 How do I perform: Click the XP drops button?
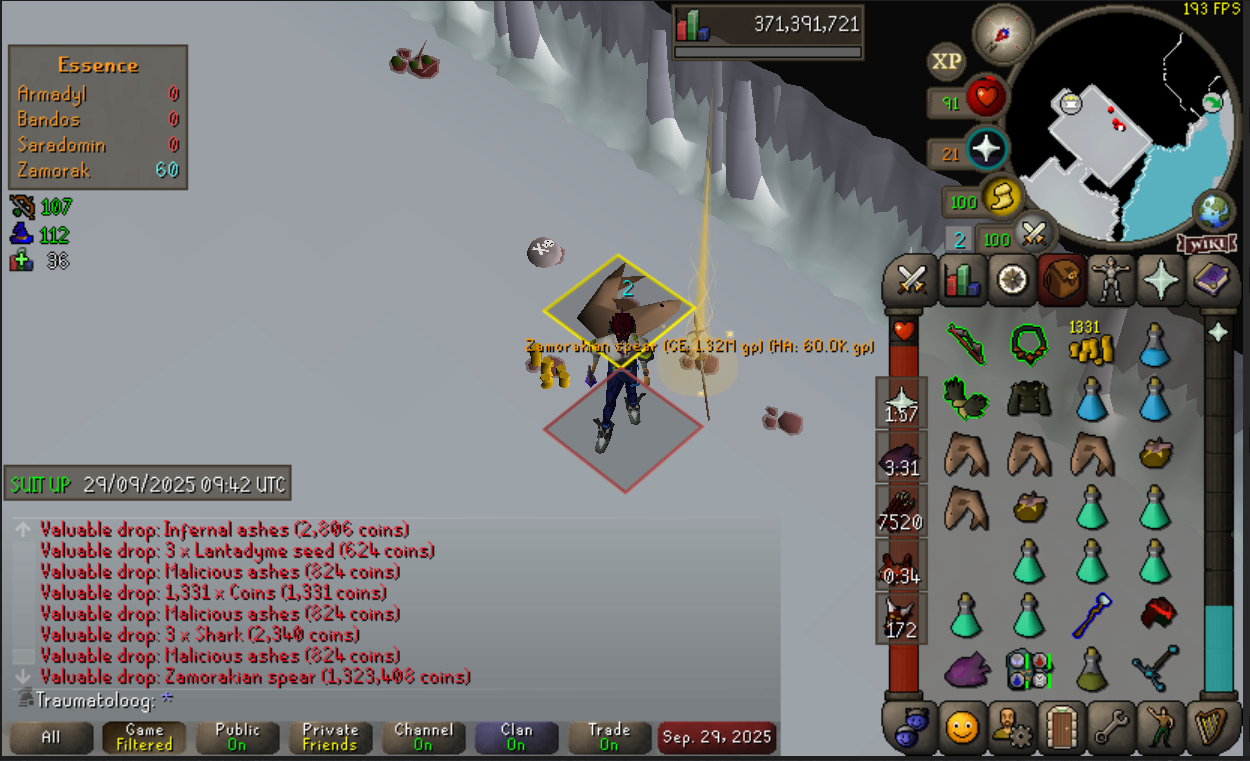coord(946,62)
